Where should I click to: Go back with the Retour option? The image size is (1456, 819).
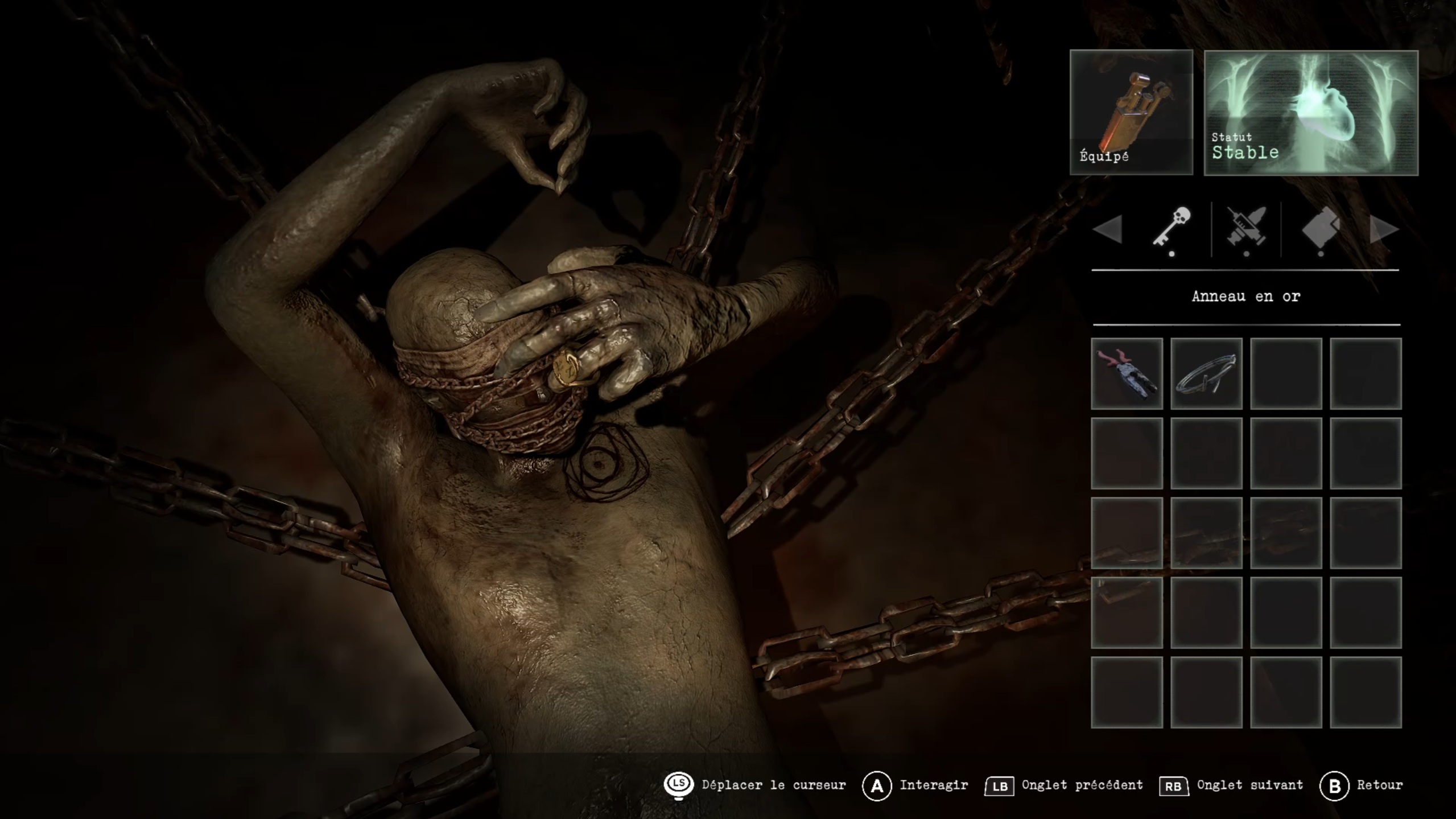click(1379, 785)
